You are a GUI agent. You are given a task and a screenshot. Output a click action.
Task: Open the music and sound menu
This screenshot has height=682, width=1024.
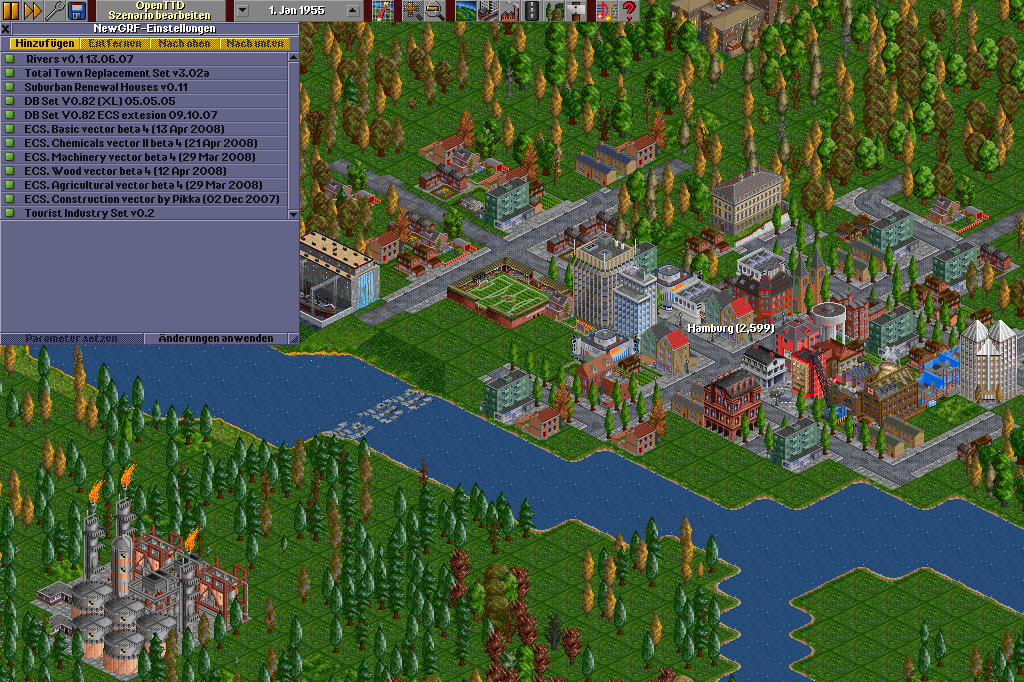pyautogui.click(x=607, y=10)
